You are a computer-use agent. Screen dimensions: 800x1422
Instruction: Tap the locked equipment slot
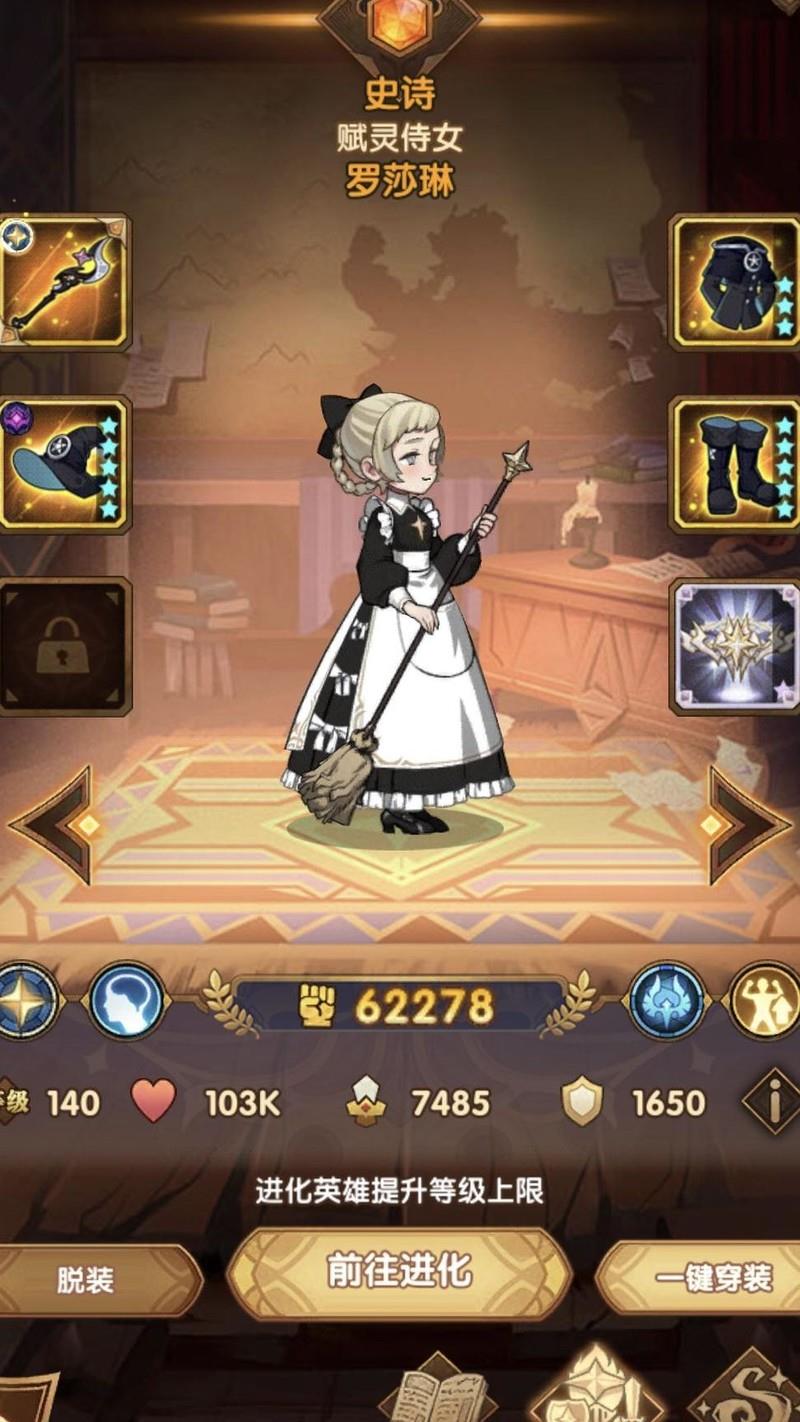pyautogui.click(x=64, y=646)
